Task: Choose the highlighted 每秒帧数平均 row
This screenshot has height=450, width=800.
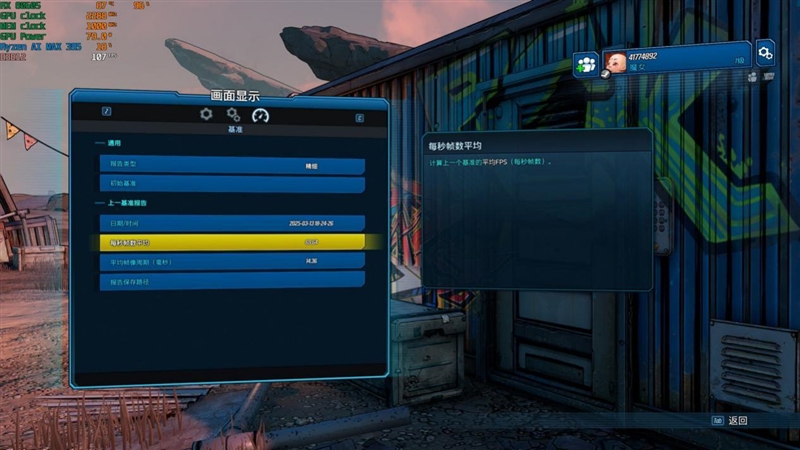Action: (x=231, y=242)
